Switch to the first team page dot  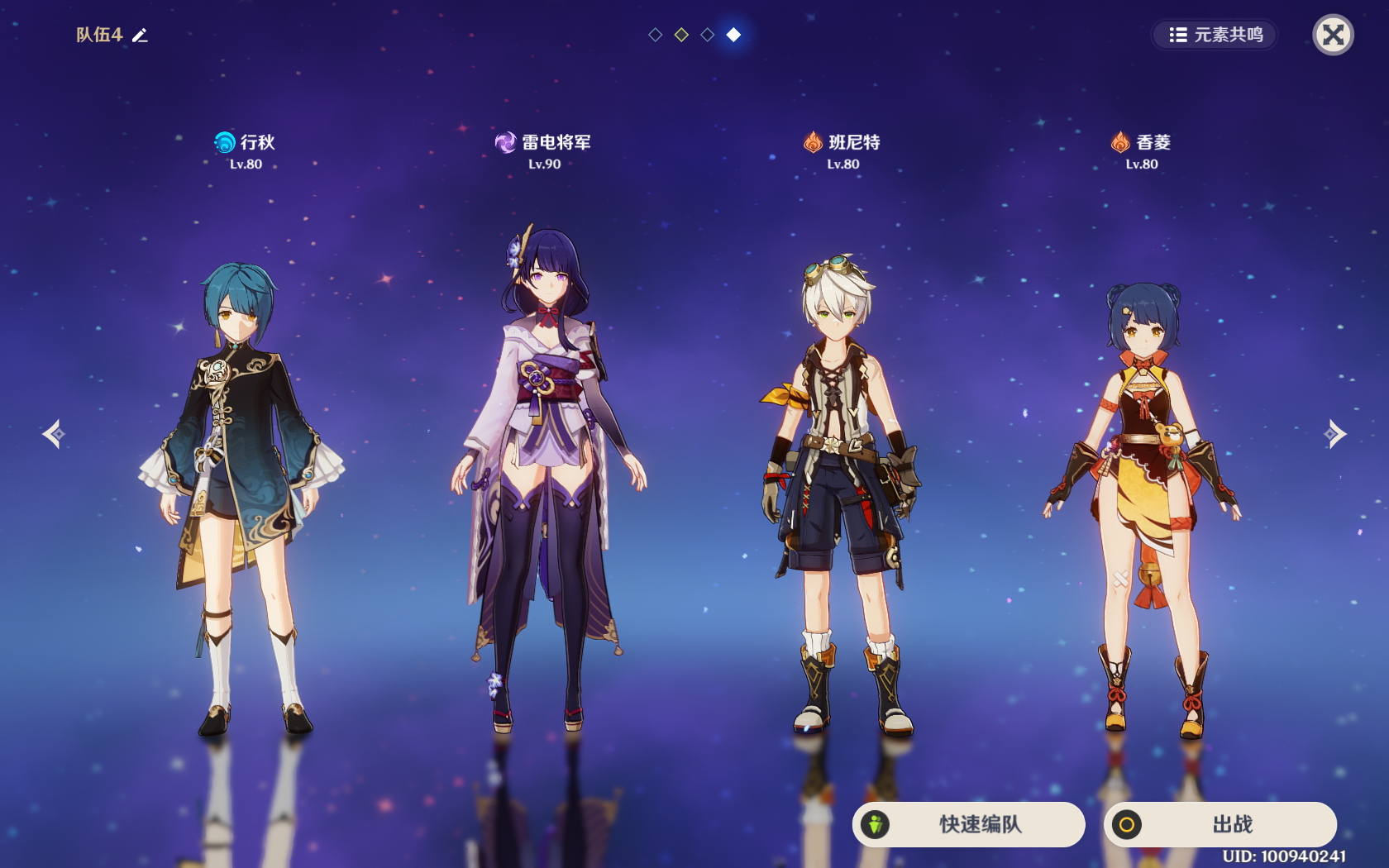tap(656, 35)
